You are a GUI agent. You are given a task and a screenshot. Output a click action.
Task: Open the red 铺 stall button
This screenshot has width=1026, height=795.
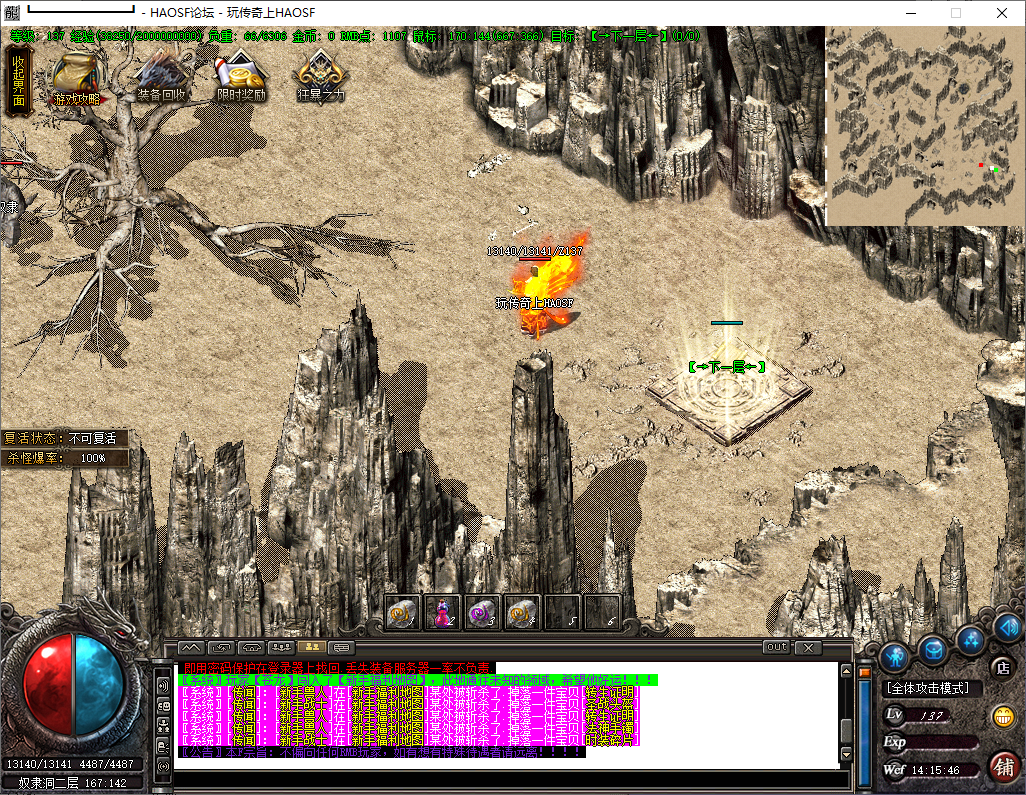[x=1003, y=765]
